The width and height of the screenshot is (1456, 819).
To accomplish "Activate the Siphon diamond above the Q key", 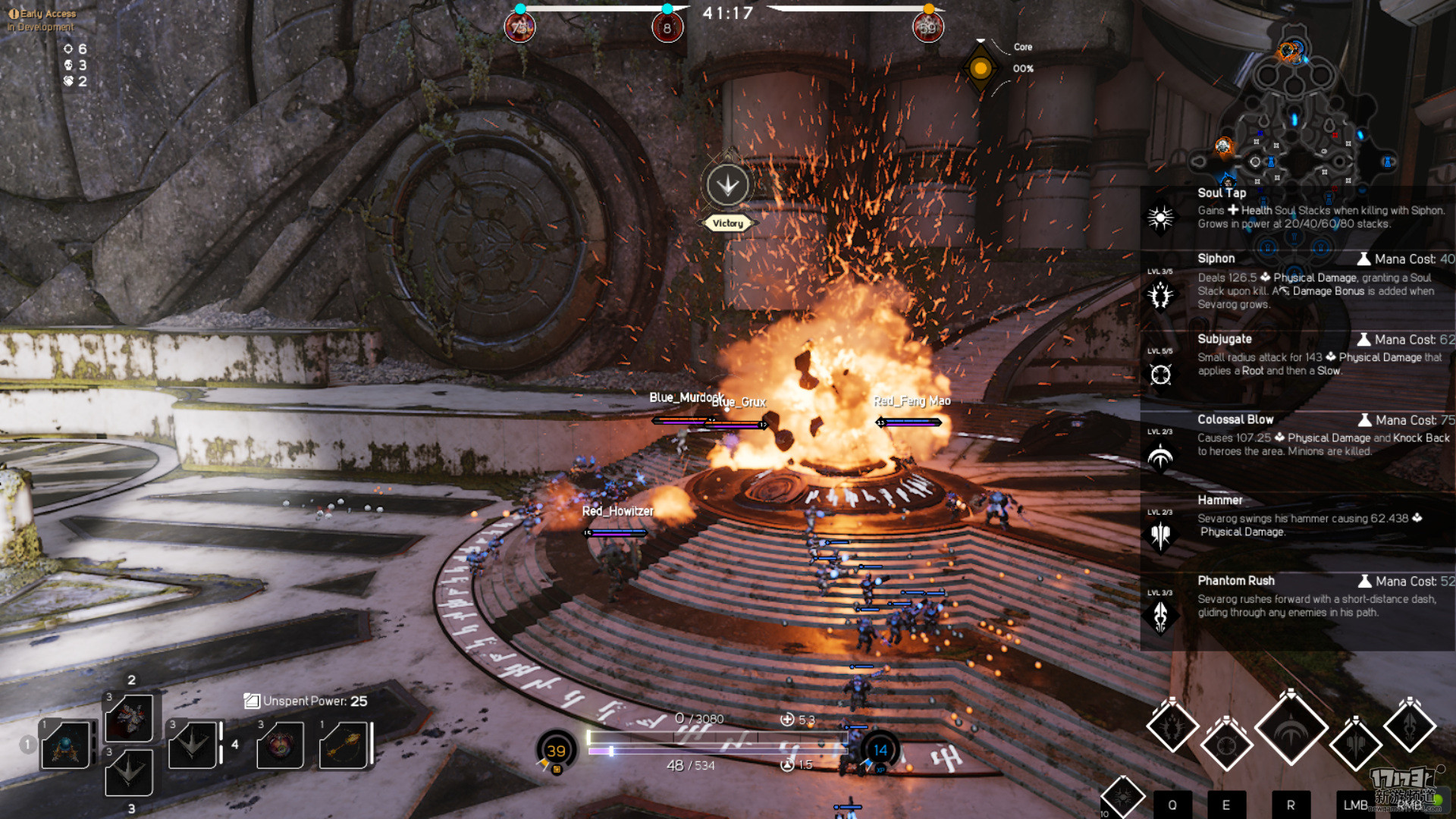I will [1172, 726].
